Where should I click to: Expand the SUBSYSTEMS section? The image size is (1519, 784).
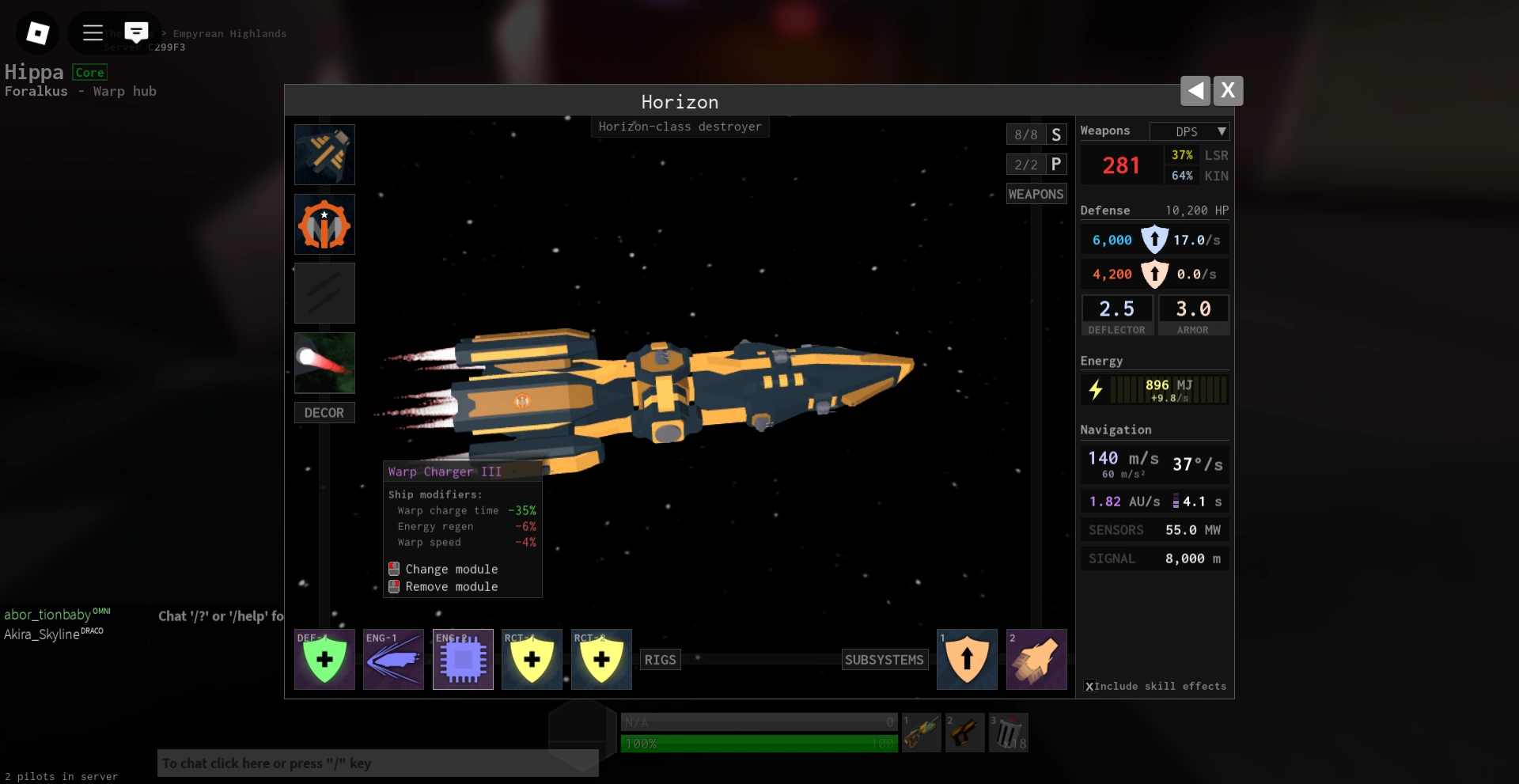pyautogui.click(x=885, y=659)
